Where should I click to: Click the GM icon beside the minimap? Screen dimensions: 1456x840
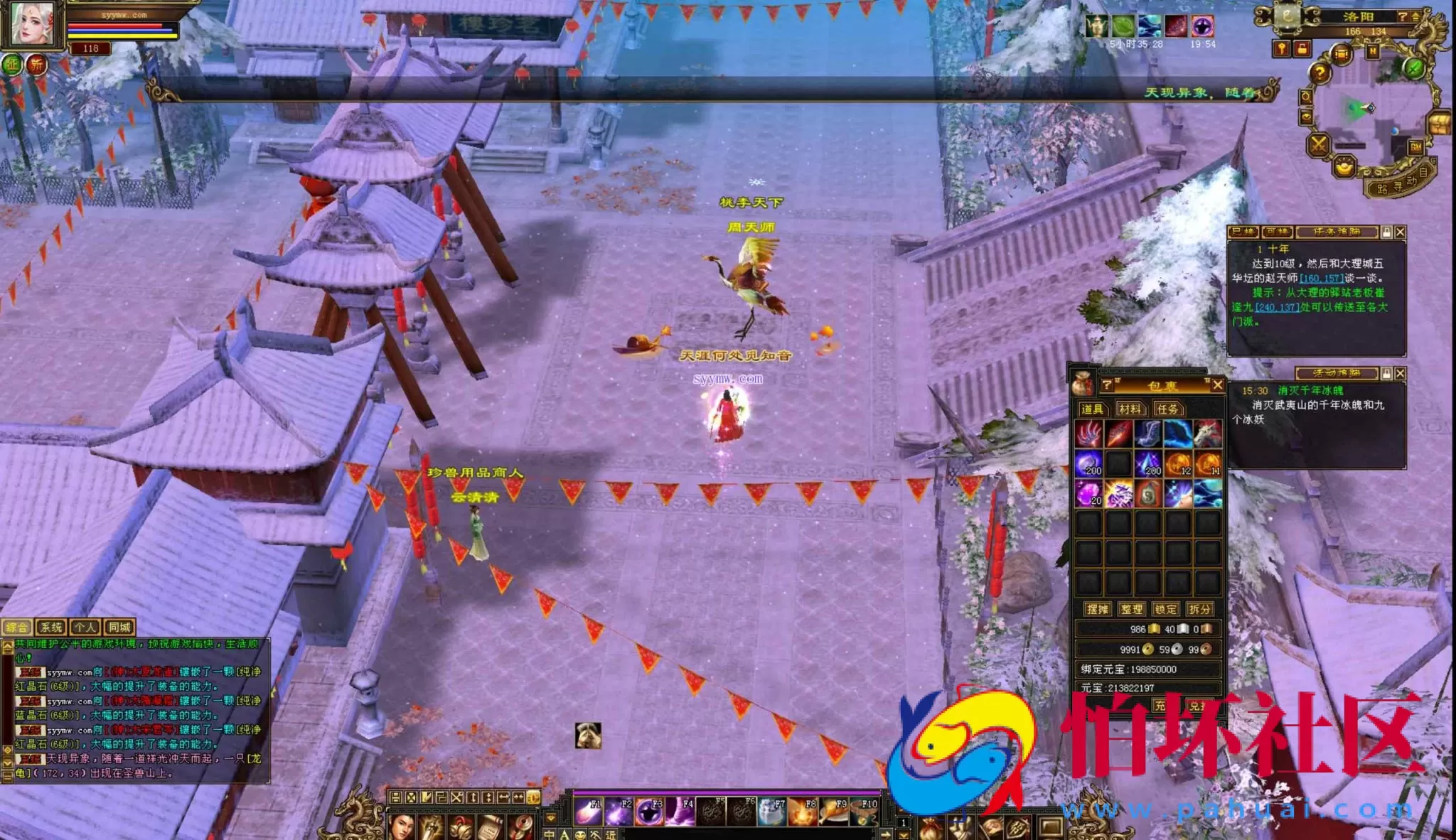(x=1415, y=147)
